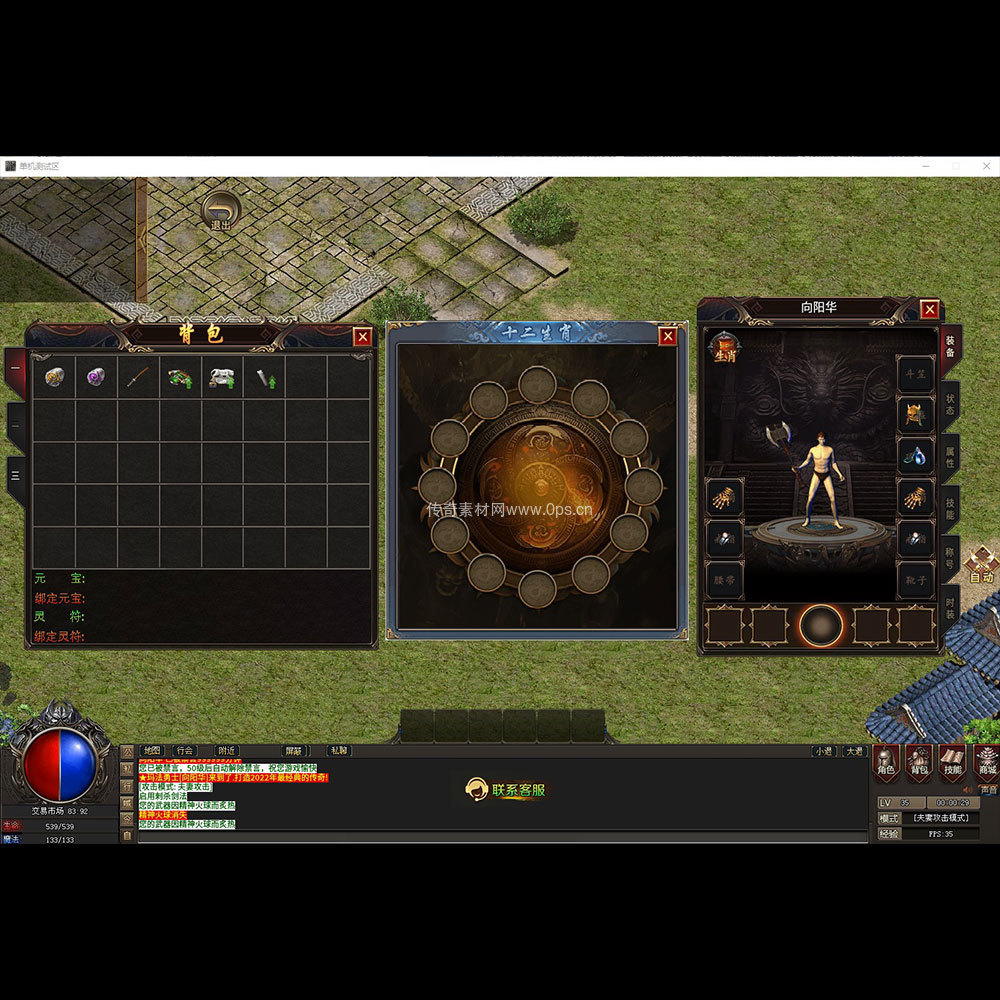Viewport: 1000px width, 1000px height.
Task: Close the 背包 inventory window
Action: (363, 337)
